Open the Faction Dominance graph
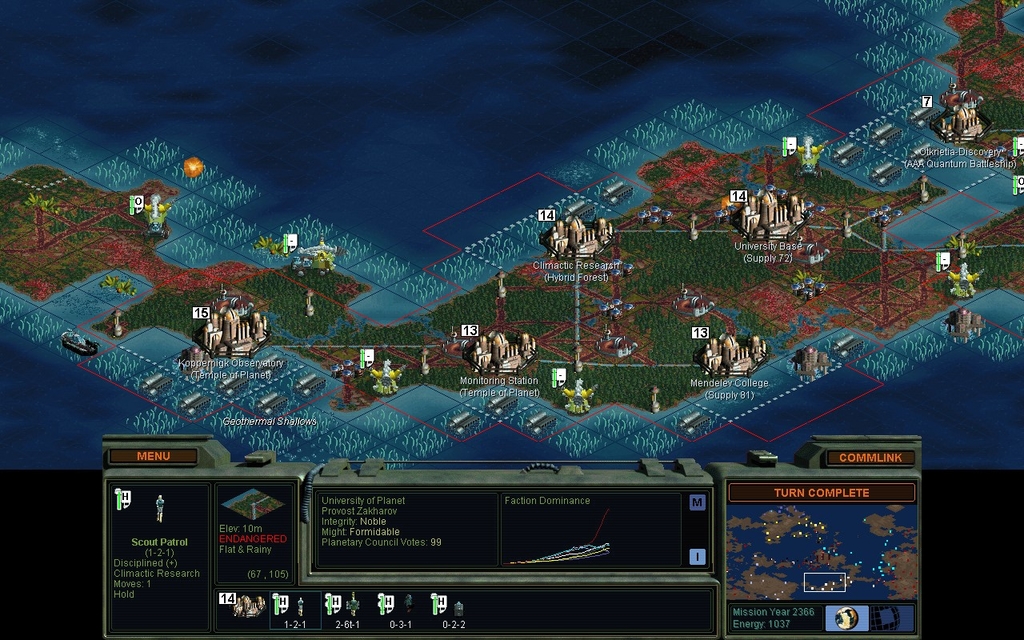 (x=592, y=530)
